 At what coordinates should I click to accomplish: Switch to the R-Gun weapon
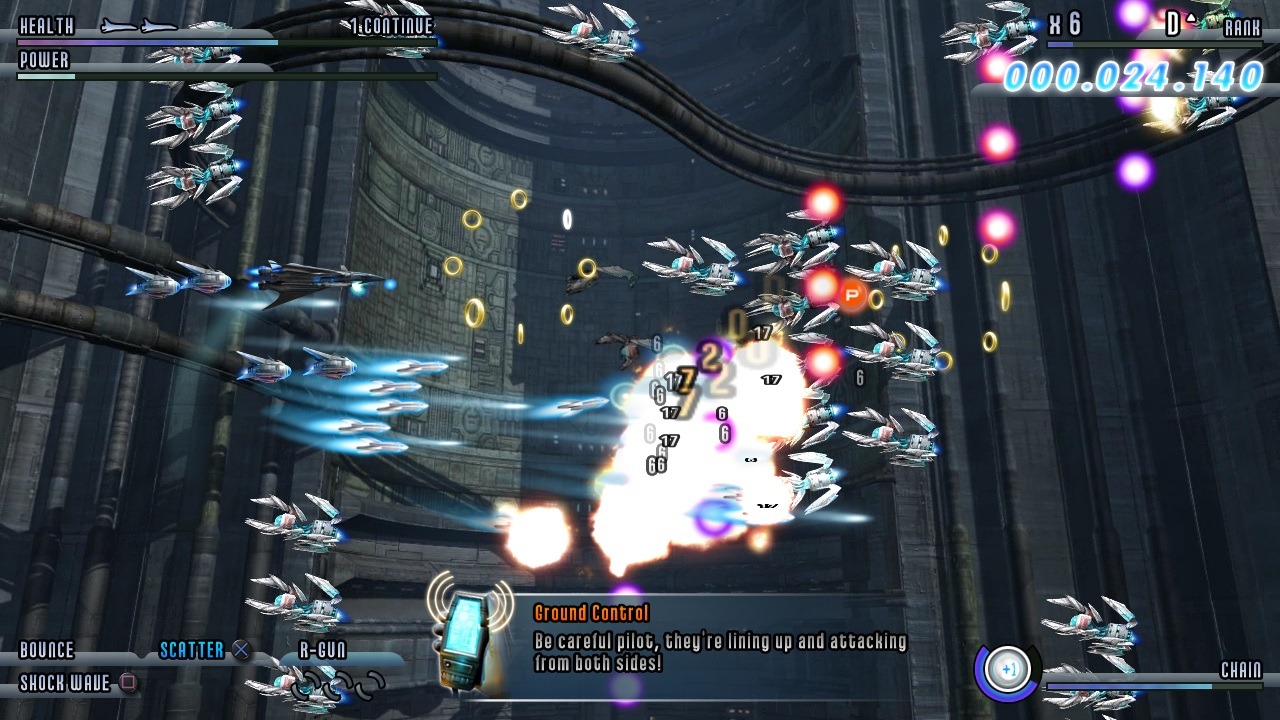(x=322, y=651)
